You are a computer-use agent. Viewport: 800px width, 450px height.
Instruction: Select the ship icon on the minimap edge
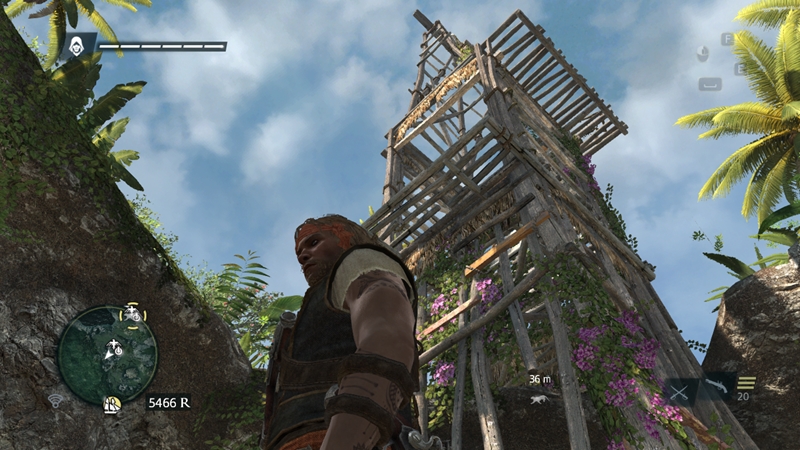tap(113, 404)
